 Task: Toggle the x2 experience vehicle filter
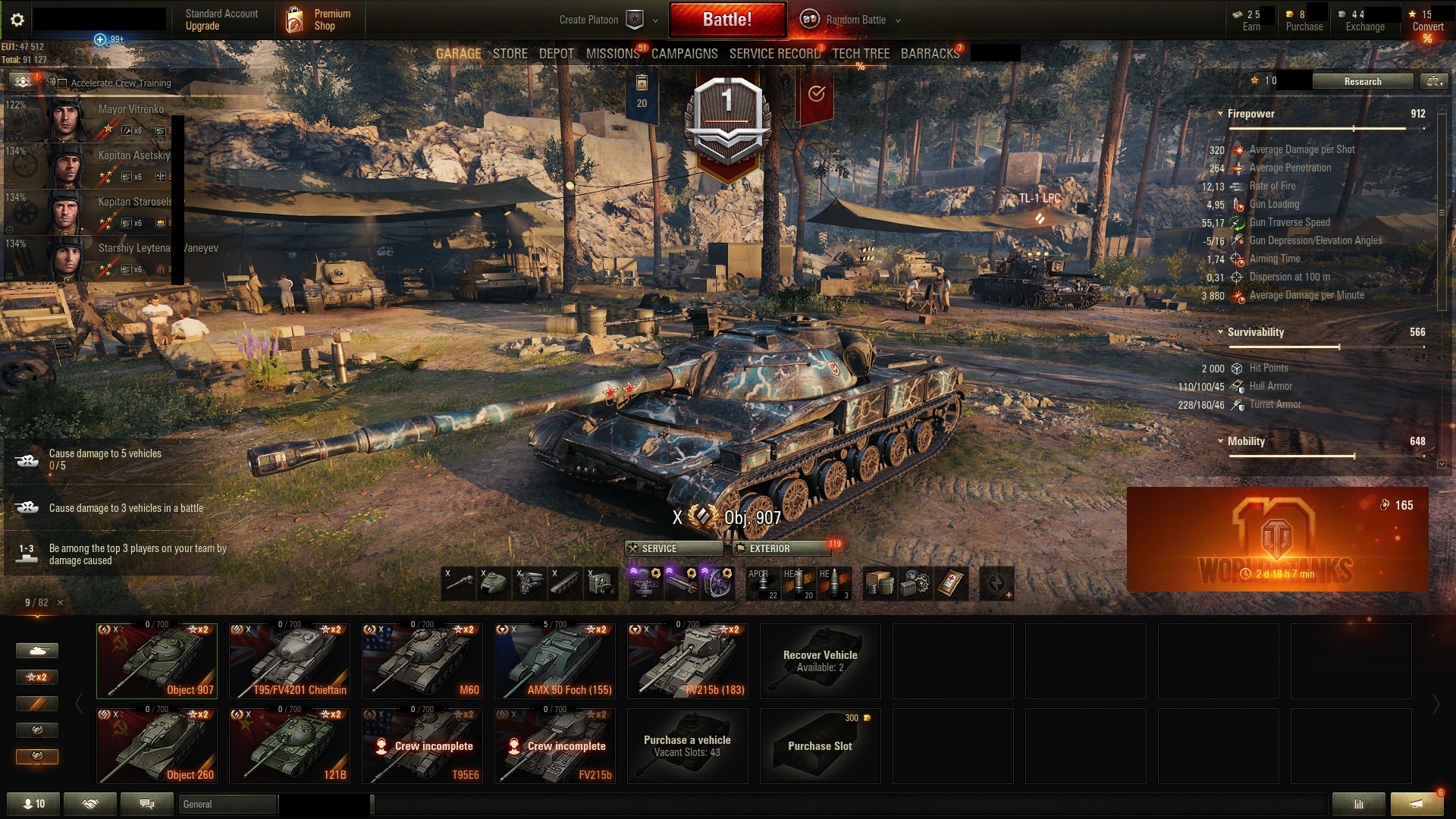pyautogui.click(x=37, y=676)
